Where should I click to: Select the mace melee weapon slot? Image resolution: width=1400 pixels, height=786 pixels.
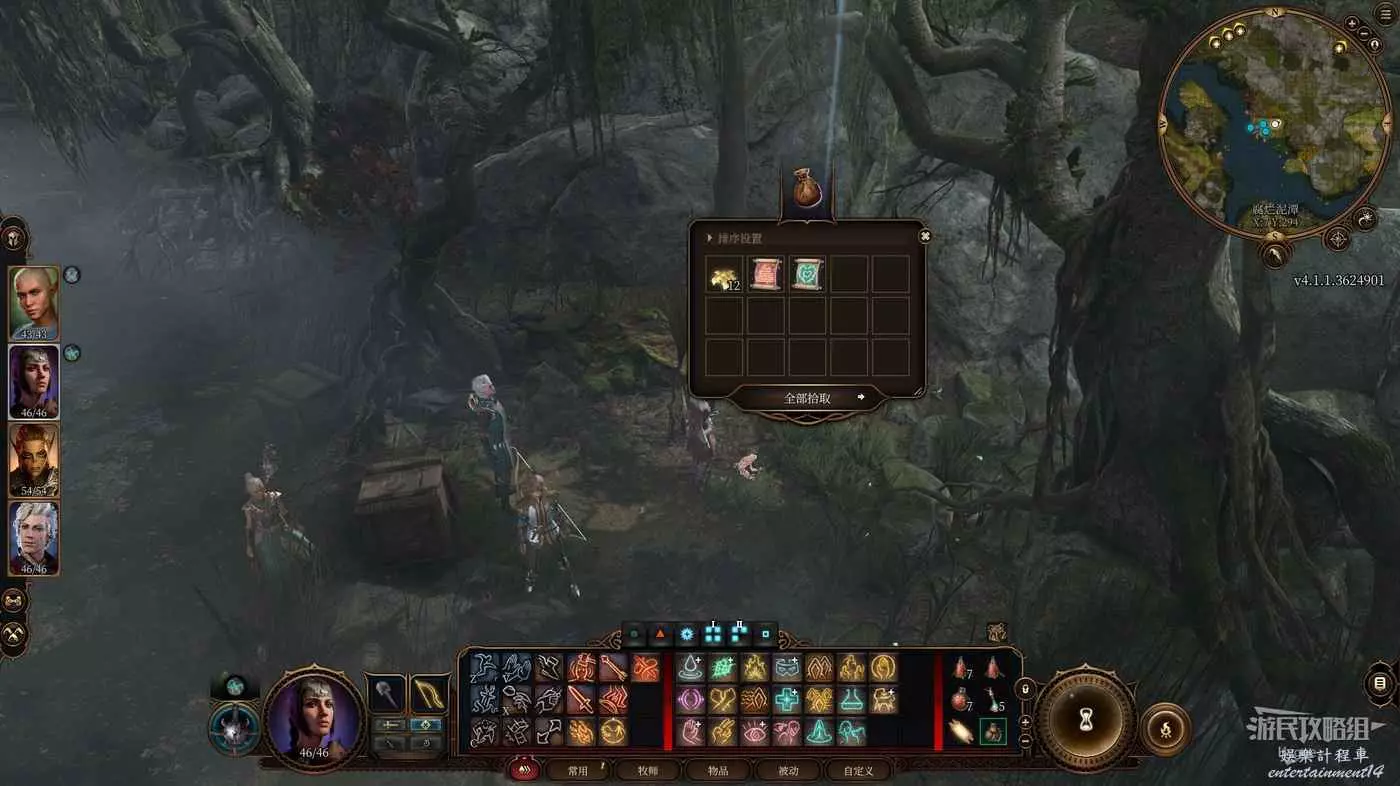pos(387,693)
